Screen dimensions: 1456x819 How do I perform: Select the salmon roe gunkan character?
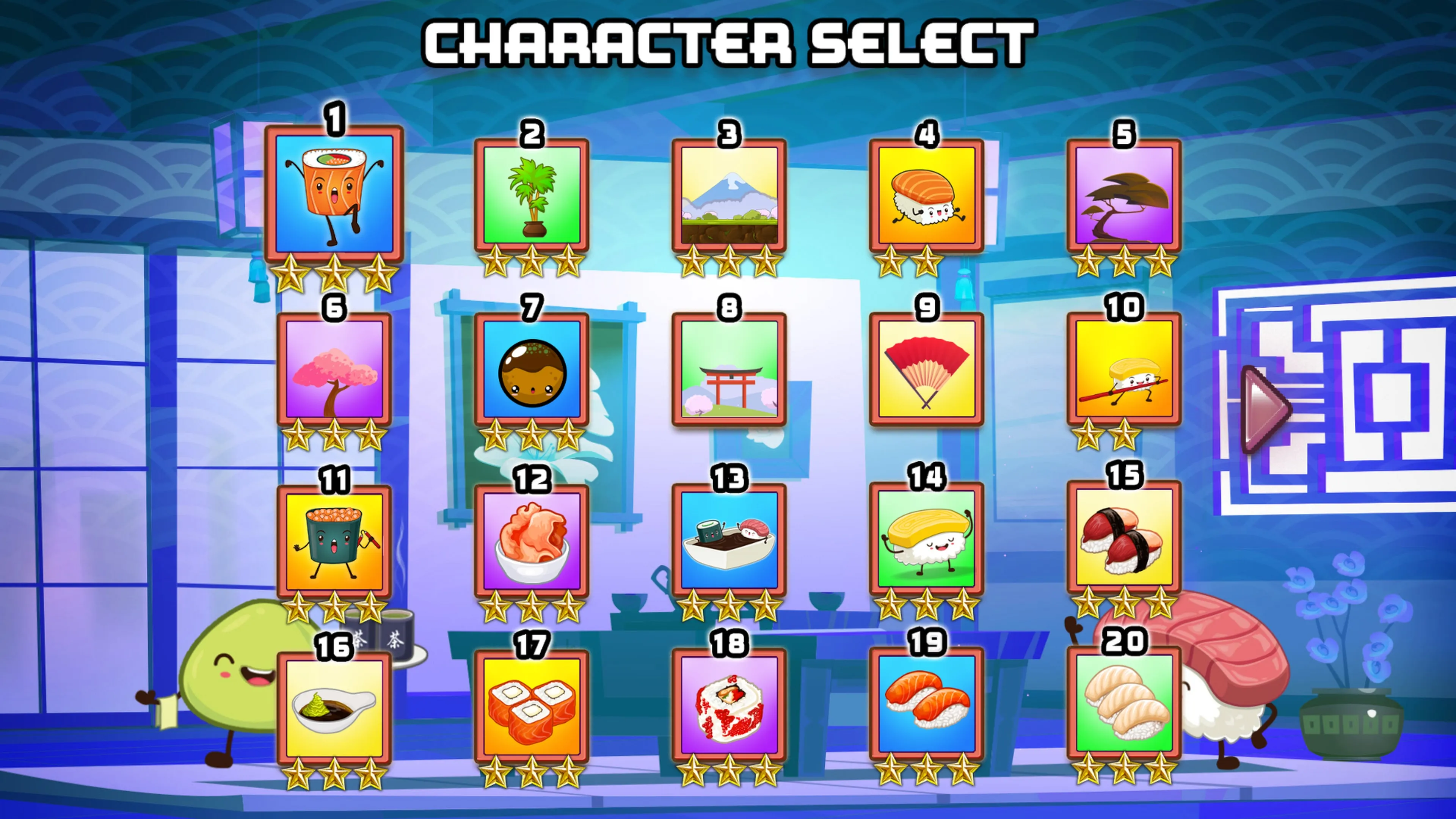coord(334,541)
